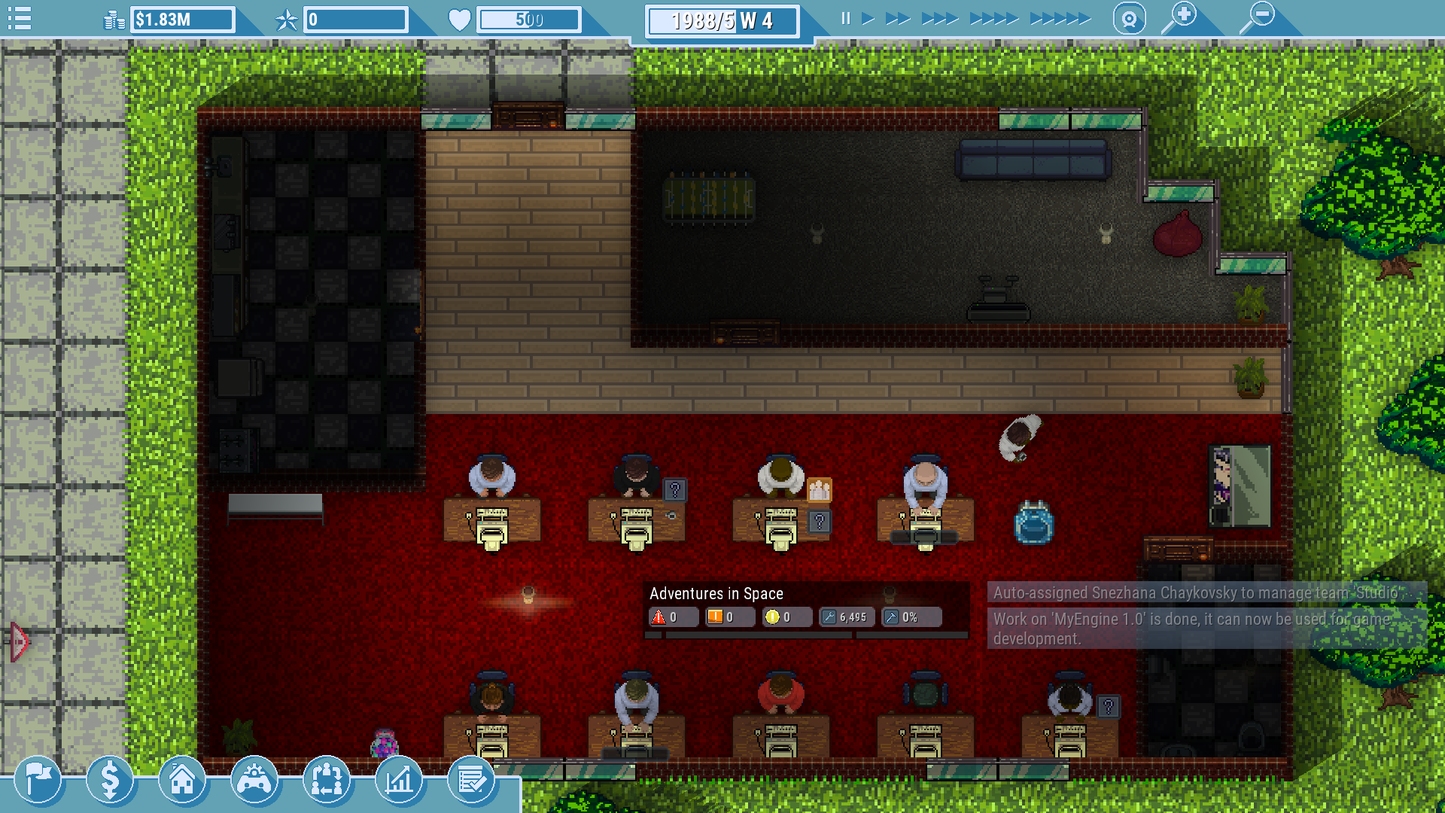This screenshot has width=1445, height=813.
Task: Activate the camera follow icon
Action: tap(1129, 17)
